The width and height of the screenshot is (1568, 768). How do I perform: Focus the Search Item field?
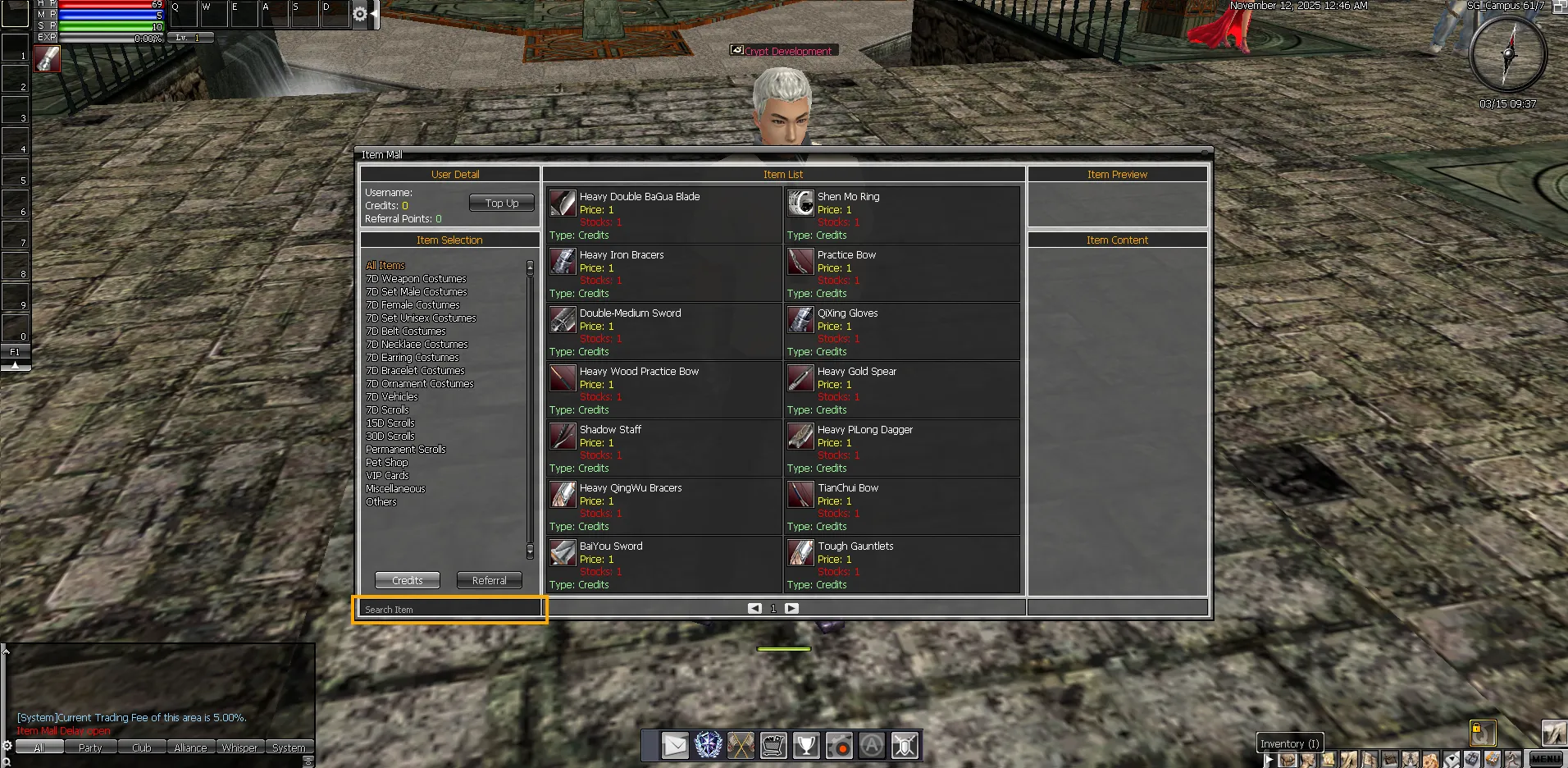coord(449,610)
